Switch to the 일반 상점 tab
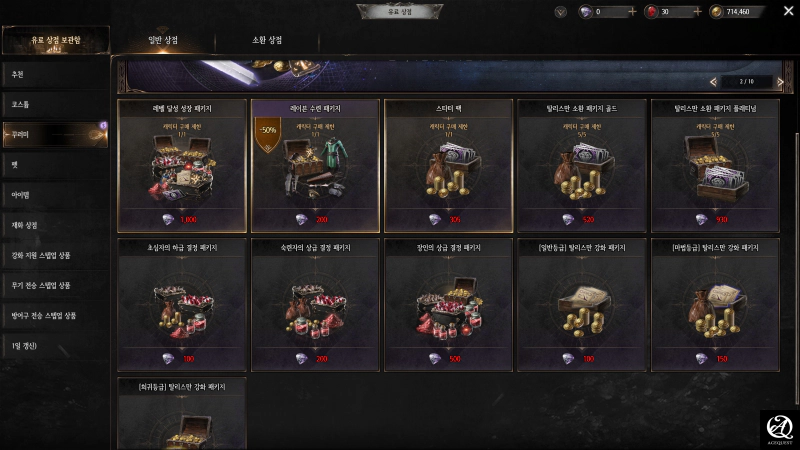This screenshot has height=450, width=800. 162,40
